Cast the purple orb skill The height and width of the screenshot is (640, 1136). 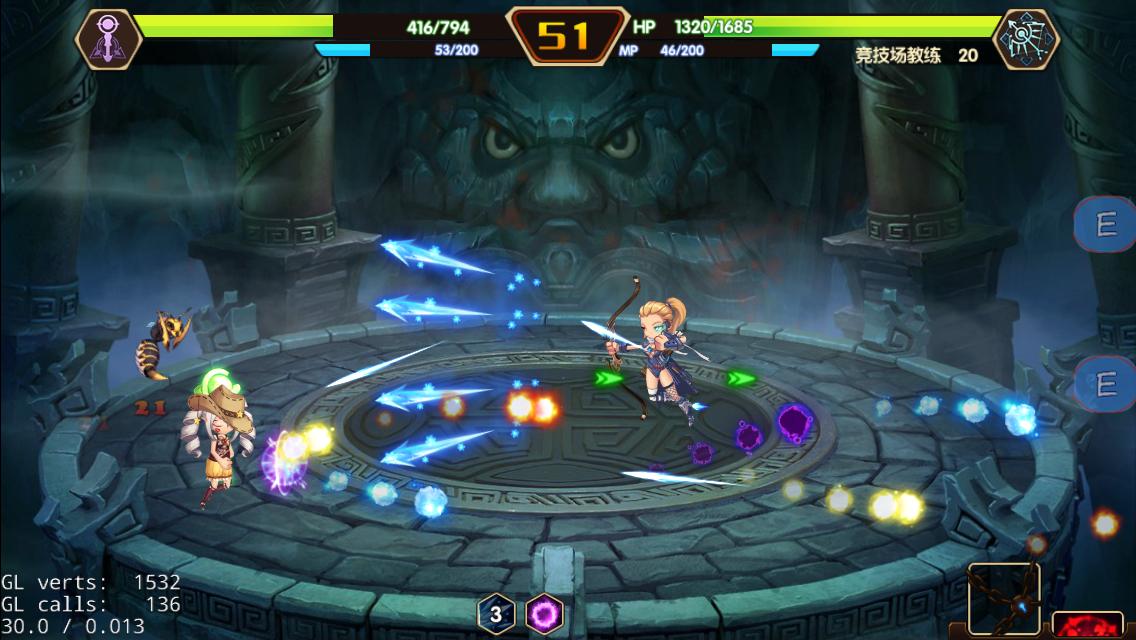coord(545,613)
